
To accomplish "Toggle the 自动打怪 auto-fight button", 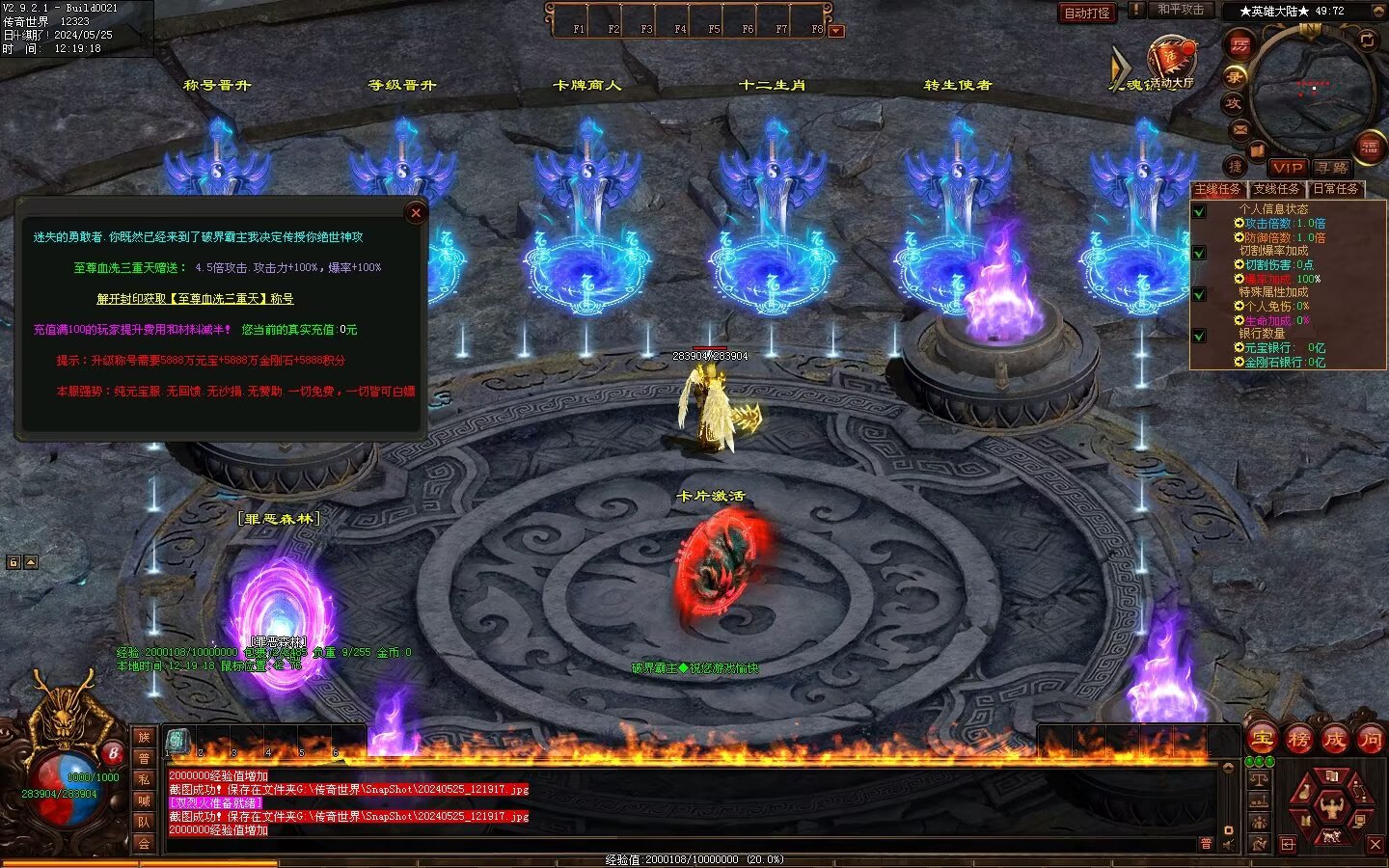I will (x=1087, y=13).
